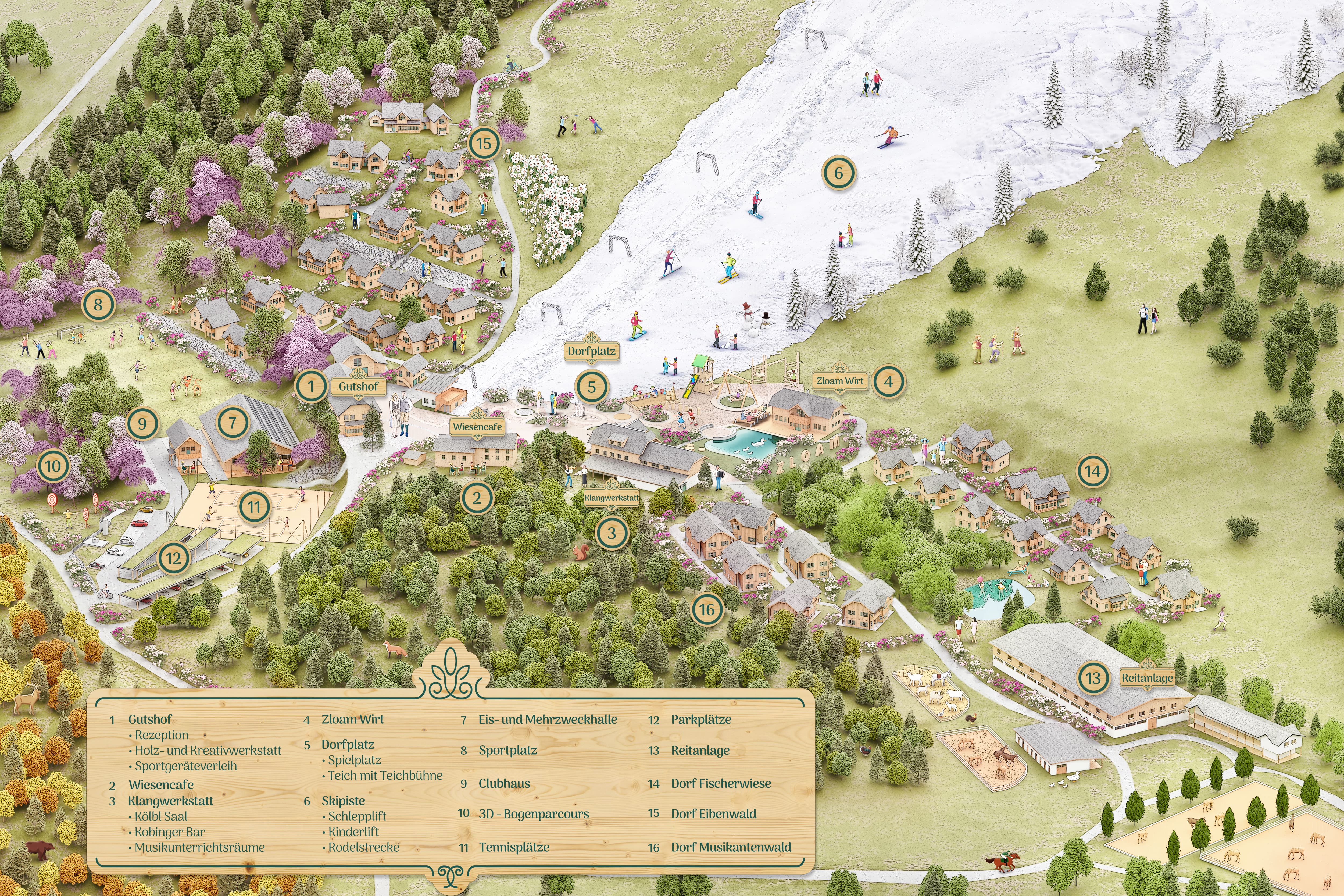Choose Dorf Musikantenwald in the legend

click(731, 847)
